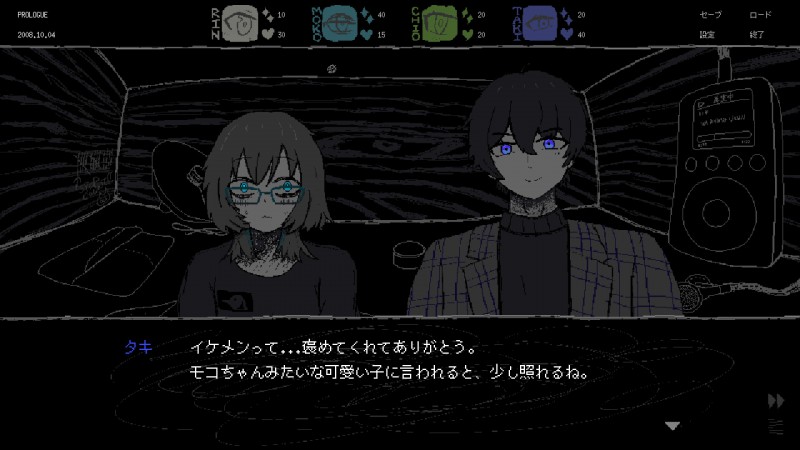
Task: Activate the double-arrow fast-forward skip button
Action: coord(776,401)
